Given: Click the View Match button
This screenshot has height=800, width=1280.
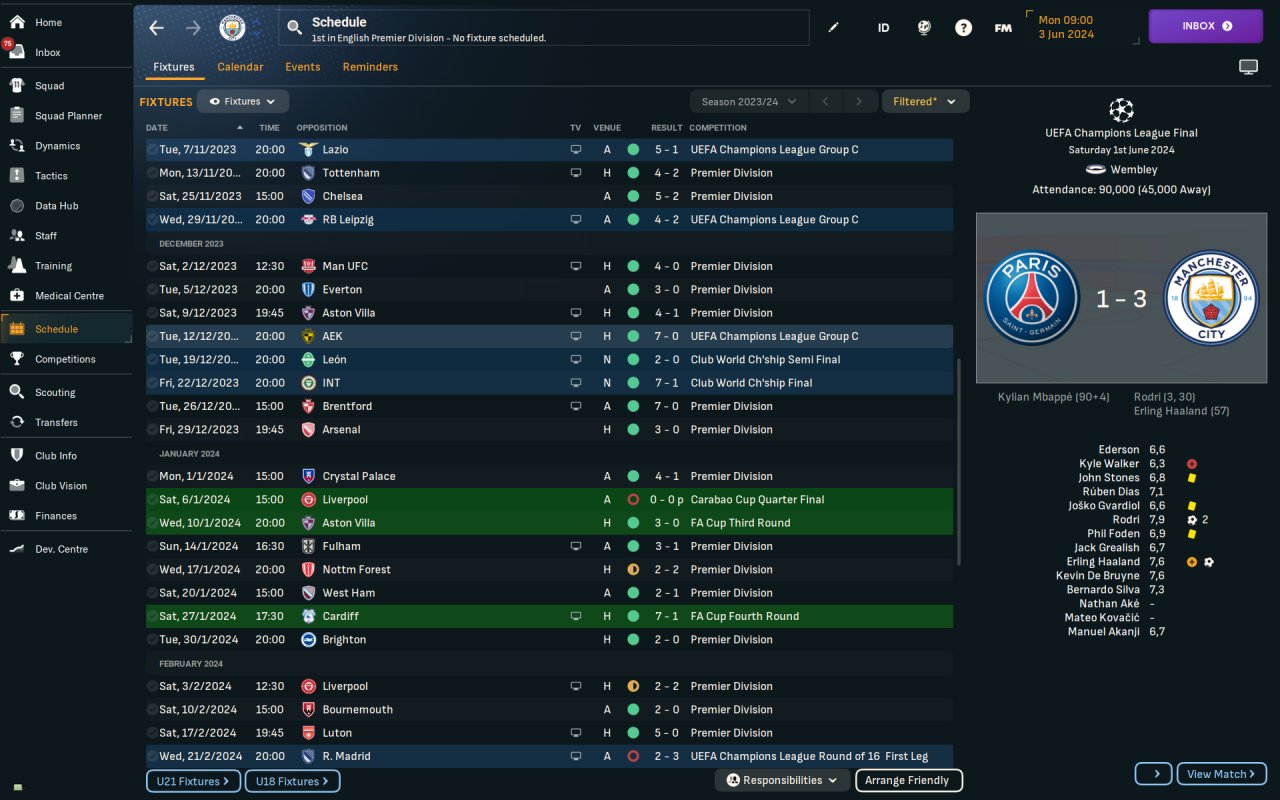Looking at the screenshot, I should coord(1221,774).
